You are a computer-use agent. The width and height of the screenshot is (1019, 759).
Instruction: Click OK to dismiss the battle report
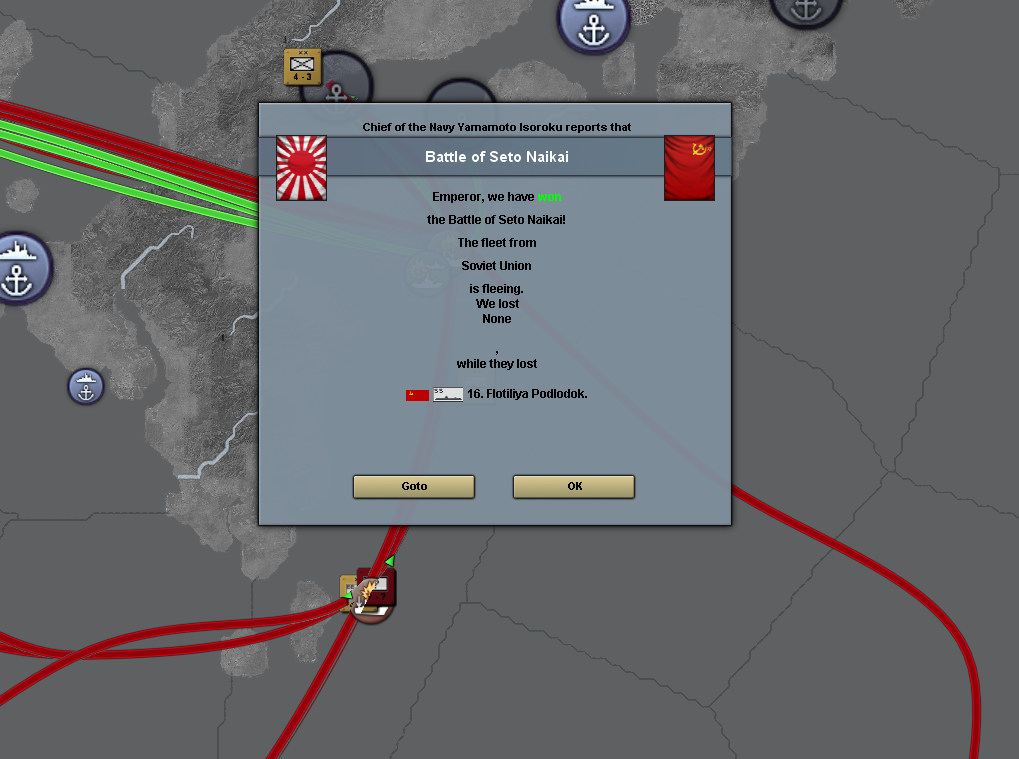[573, 486]
